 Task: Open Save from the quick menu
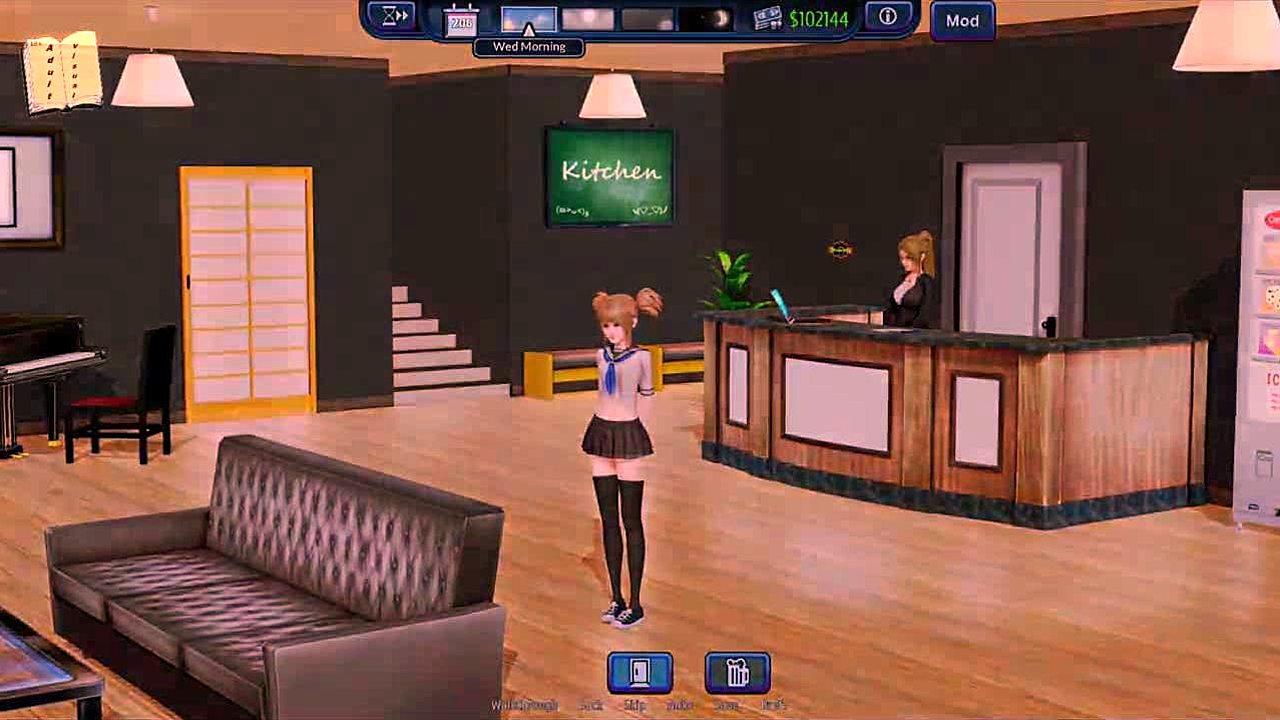[727, 705]
